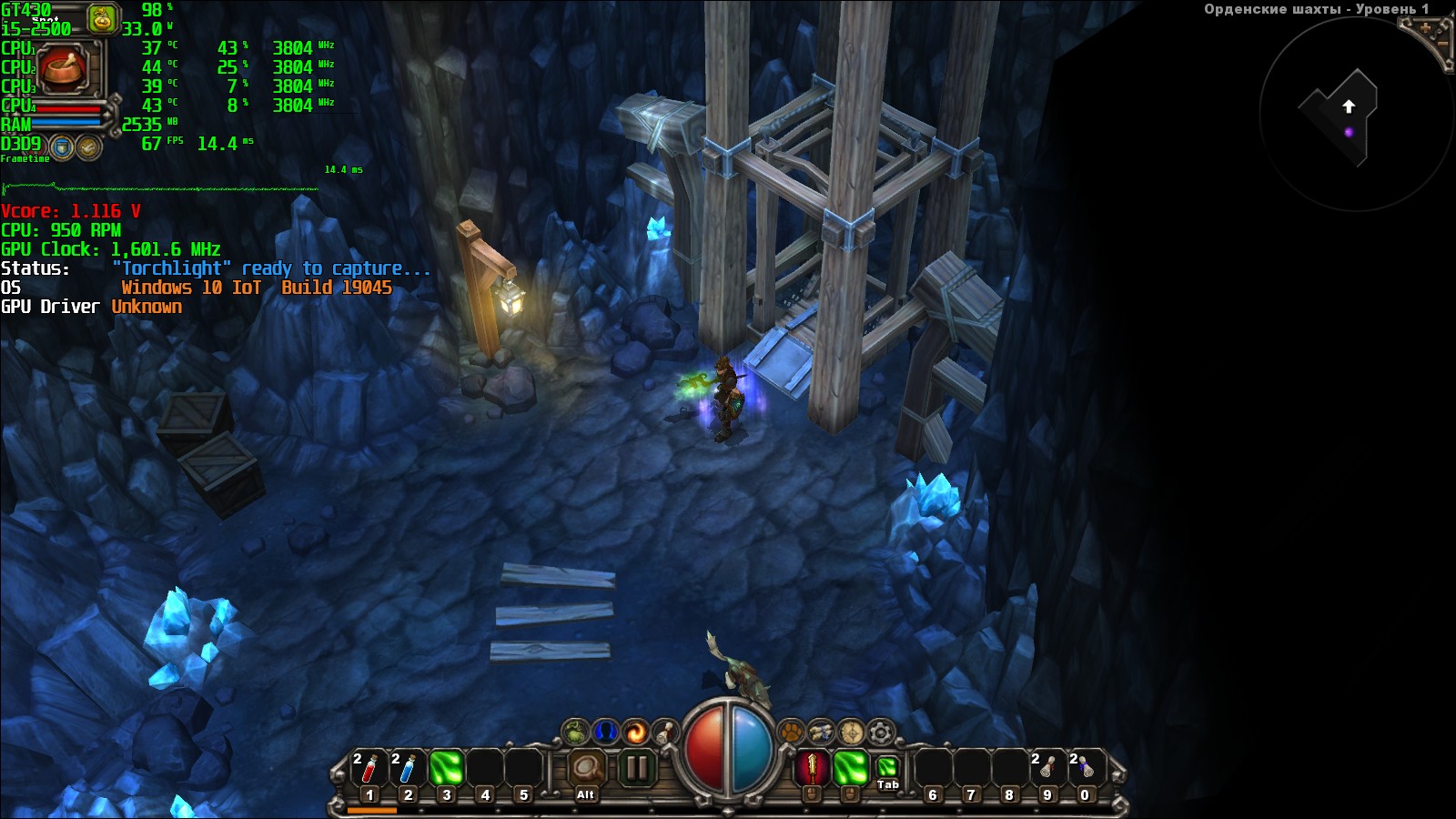Select the red sword left-mouse skill slot

812,769
